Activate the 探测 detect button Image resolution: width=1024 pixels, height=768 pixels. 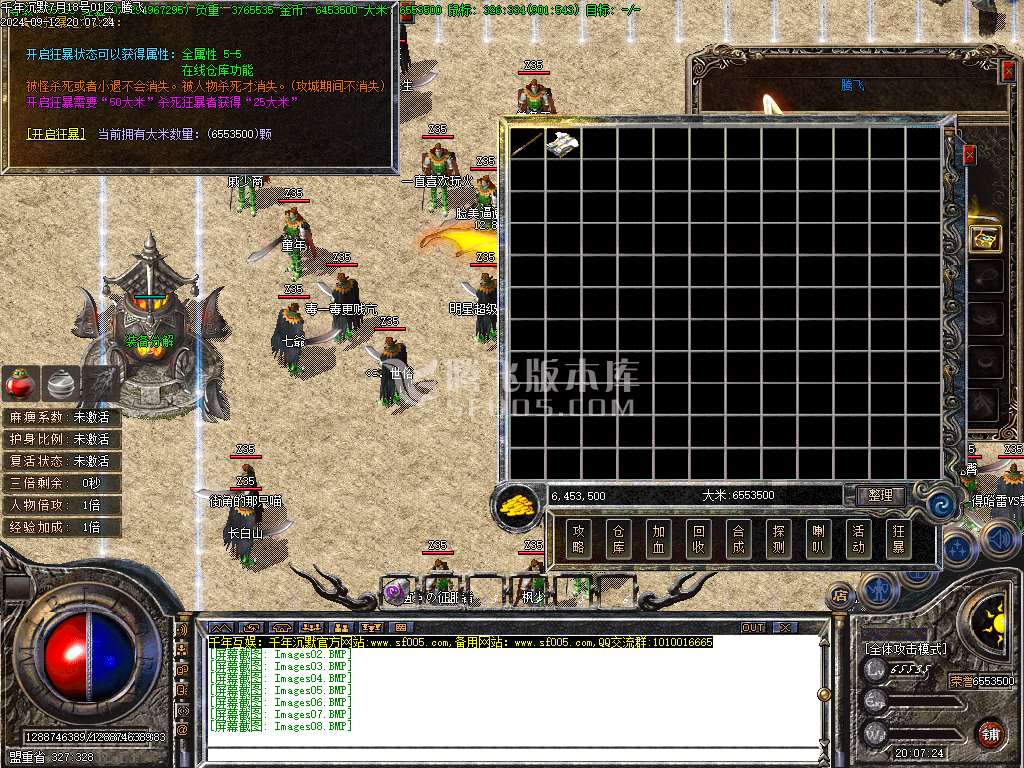777,539
